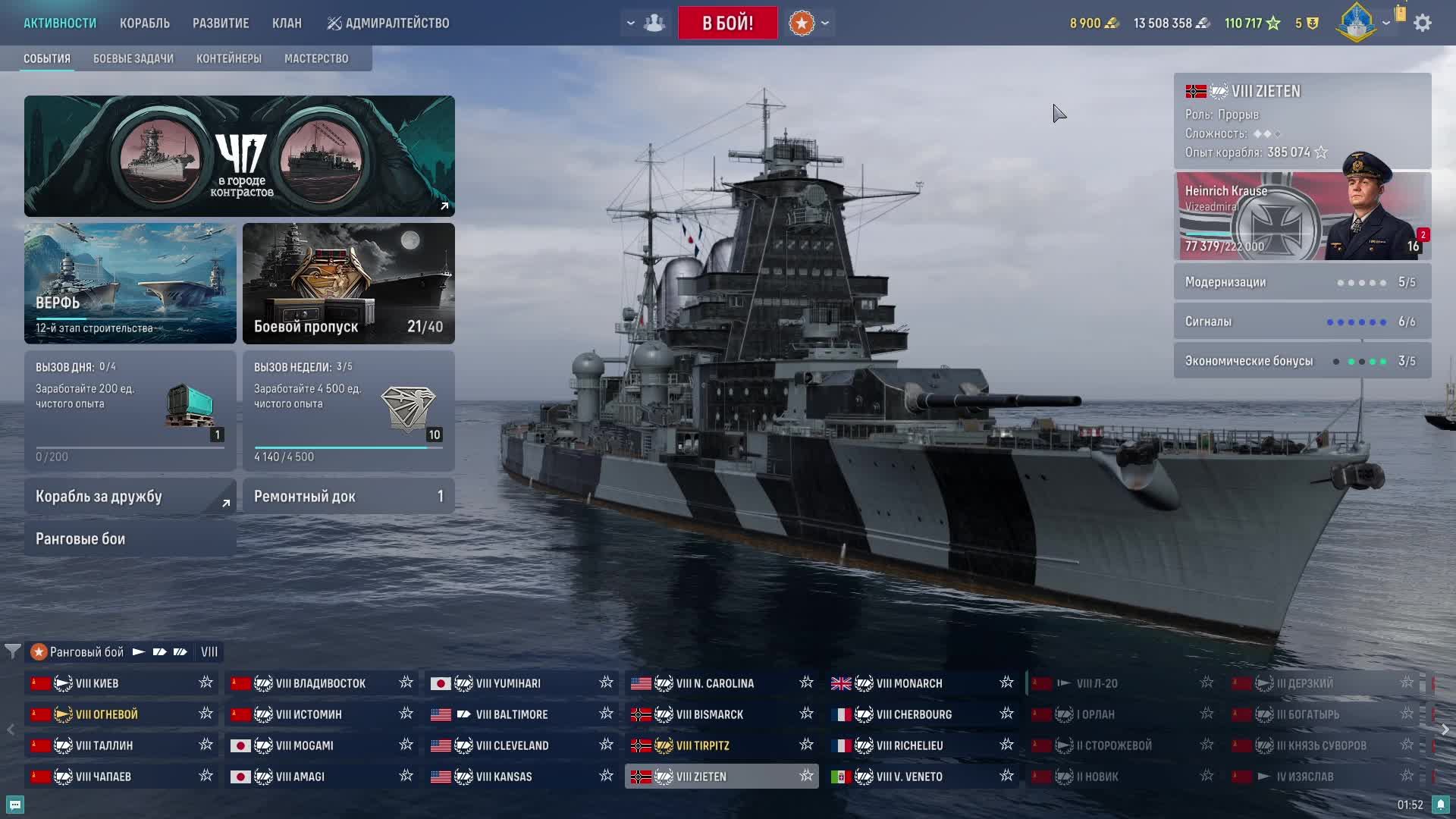
Task: Open commander Heinrich Krause's card
Action: pyautogui.click(x=1301, y=216)
